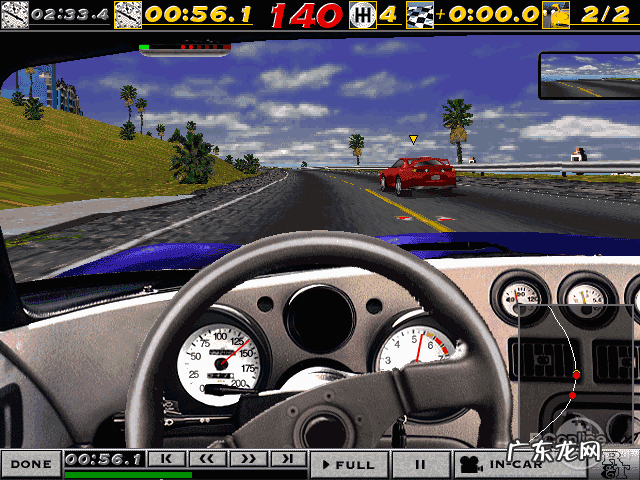The image size is (640, 480).
Task: Rewind the replay
Action: pyautogui.click(x=207, y=459)
